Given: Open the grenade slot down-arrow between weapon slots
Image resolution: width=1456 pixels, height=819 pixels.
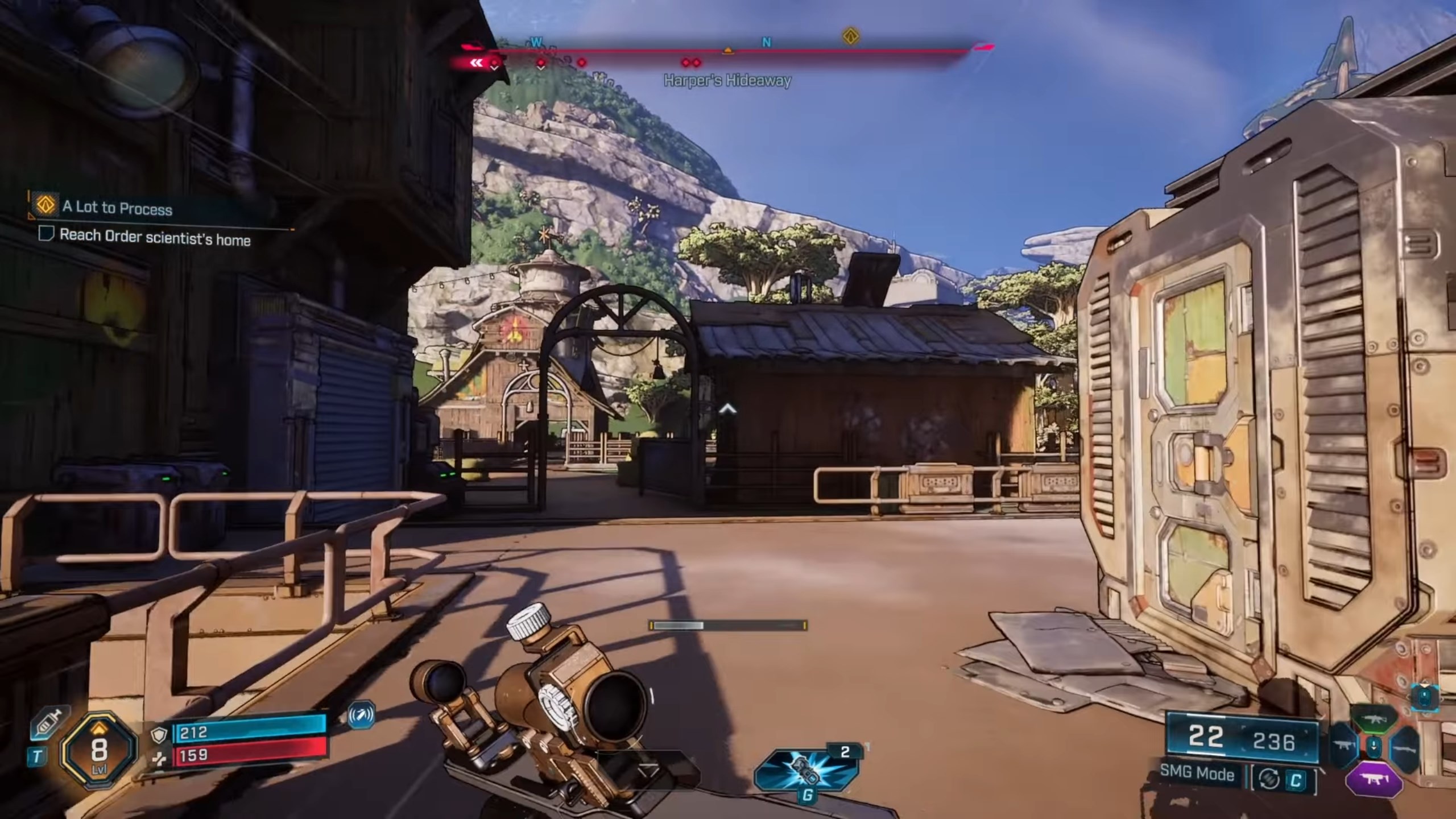Looking at the screenshot, I should [1374, 747].
